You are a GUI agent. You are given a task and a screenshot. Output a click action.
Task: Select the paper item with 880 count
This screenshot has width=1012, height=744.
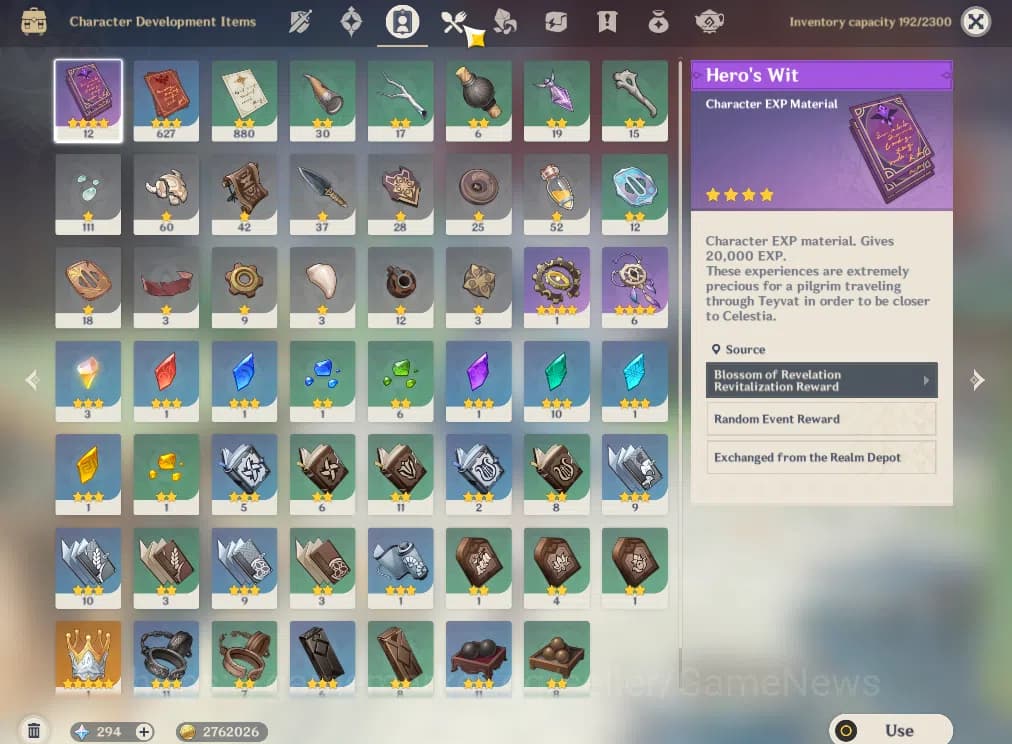click(244, 99)
